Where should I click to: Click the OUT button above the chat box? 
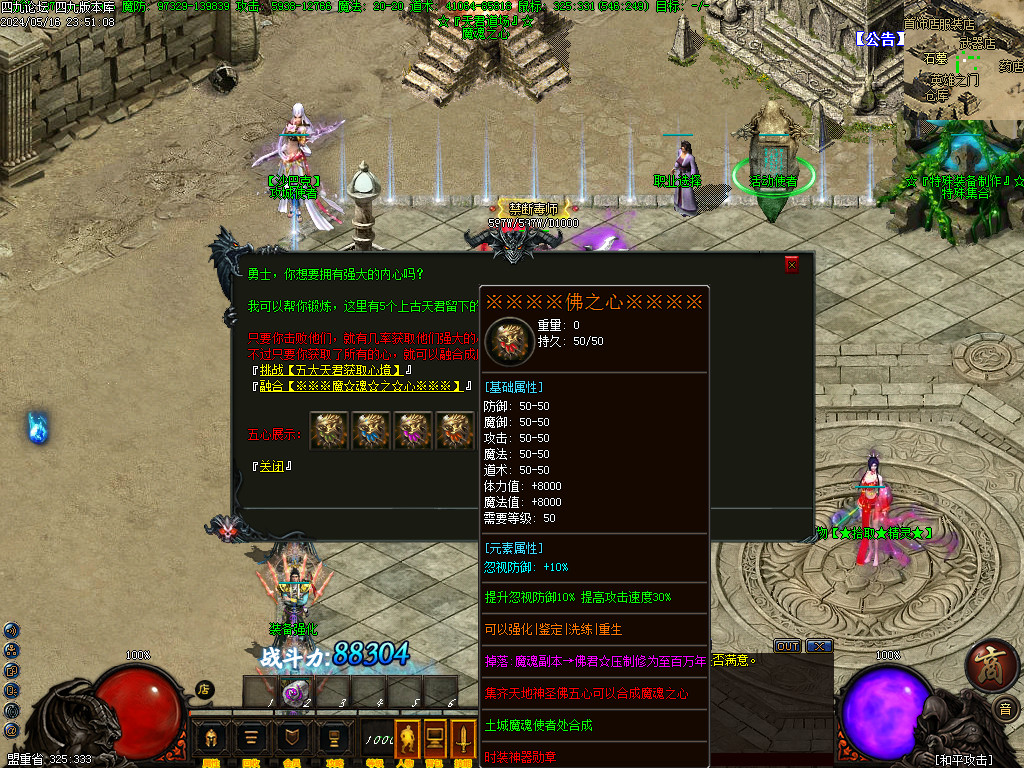click(788, 646)
